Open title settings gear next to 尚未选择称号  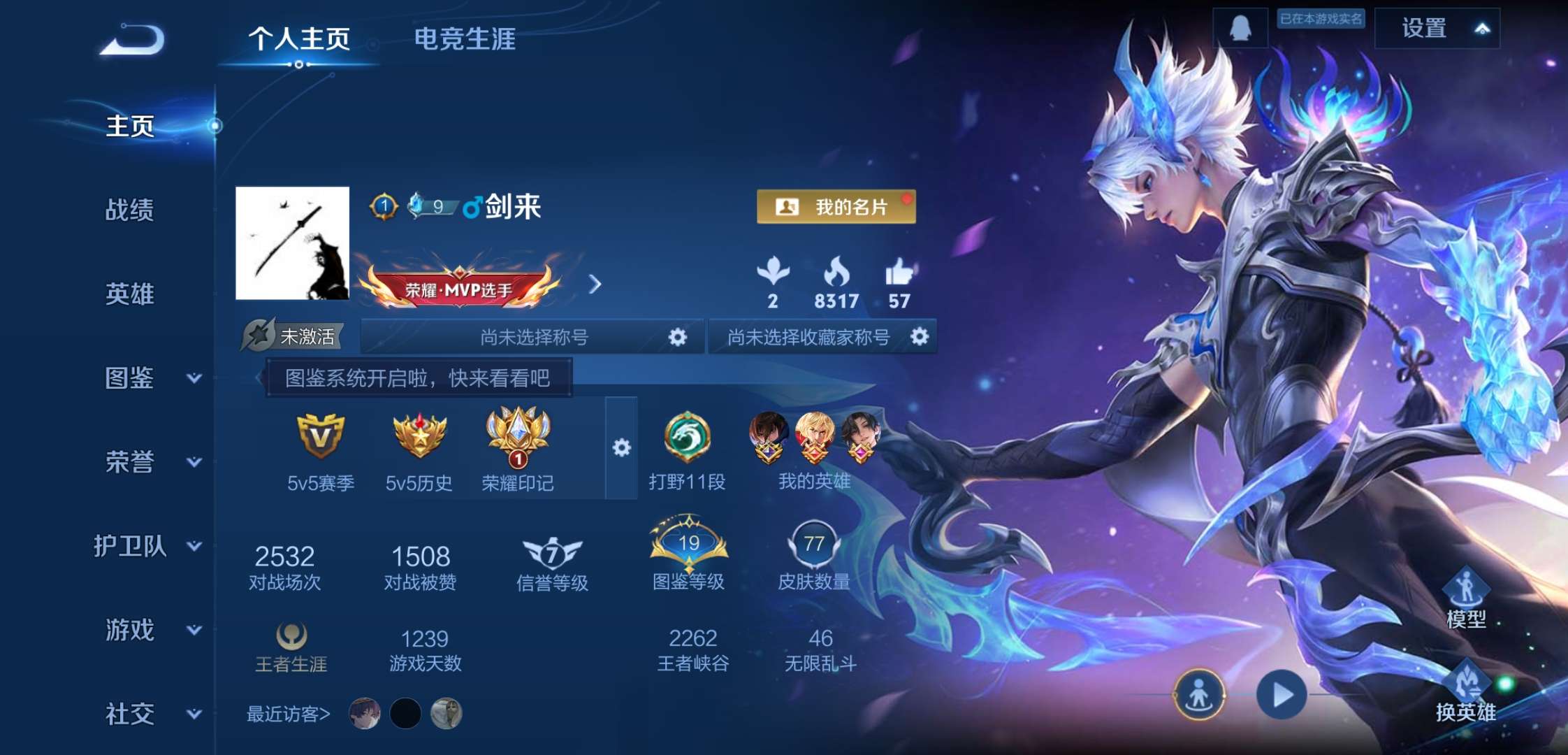click(676, 336)
